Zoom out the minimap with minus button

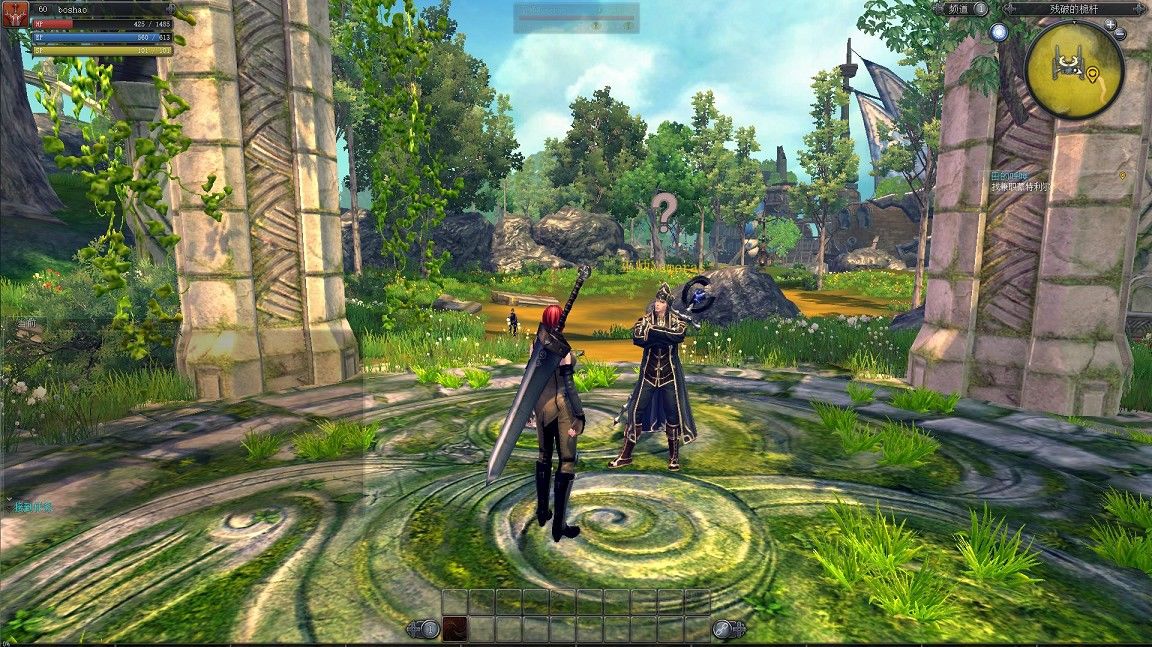point(1121,35)
